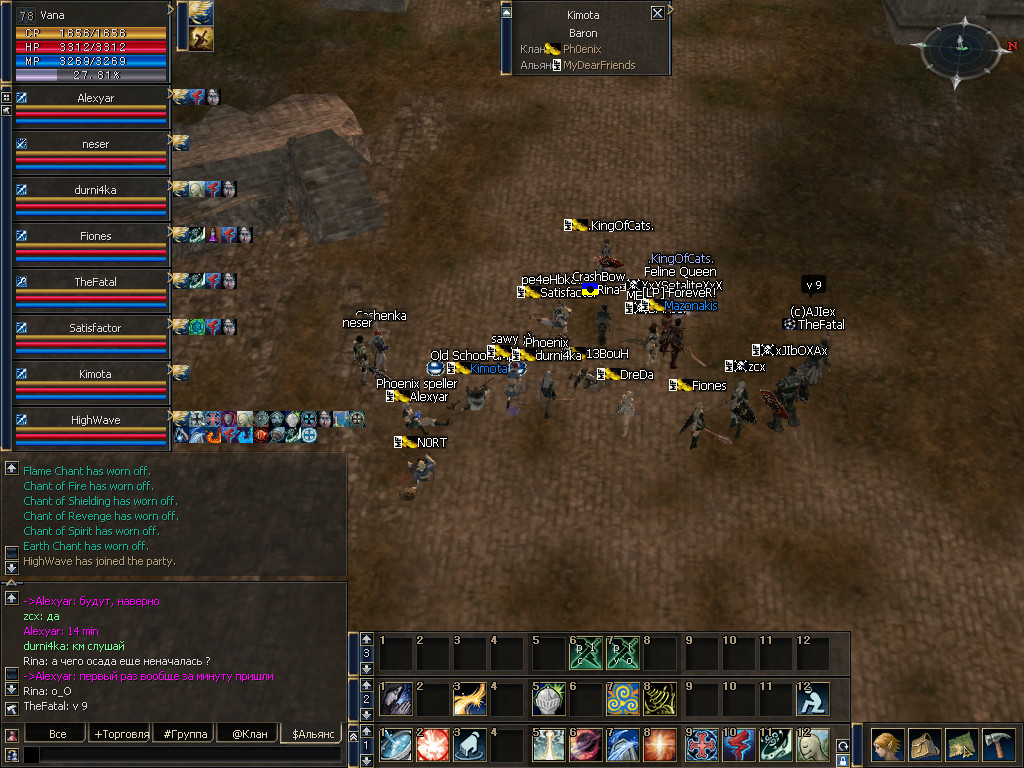Select party member neser
Image resolution: width=1024 pixels, height=768 pixels.
coord(95,145)
